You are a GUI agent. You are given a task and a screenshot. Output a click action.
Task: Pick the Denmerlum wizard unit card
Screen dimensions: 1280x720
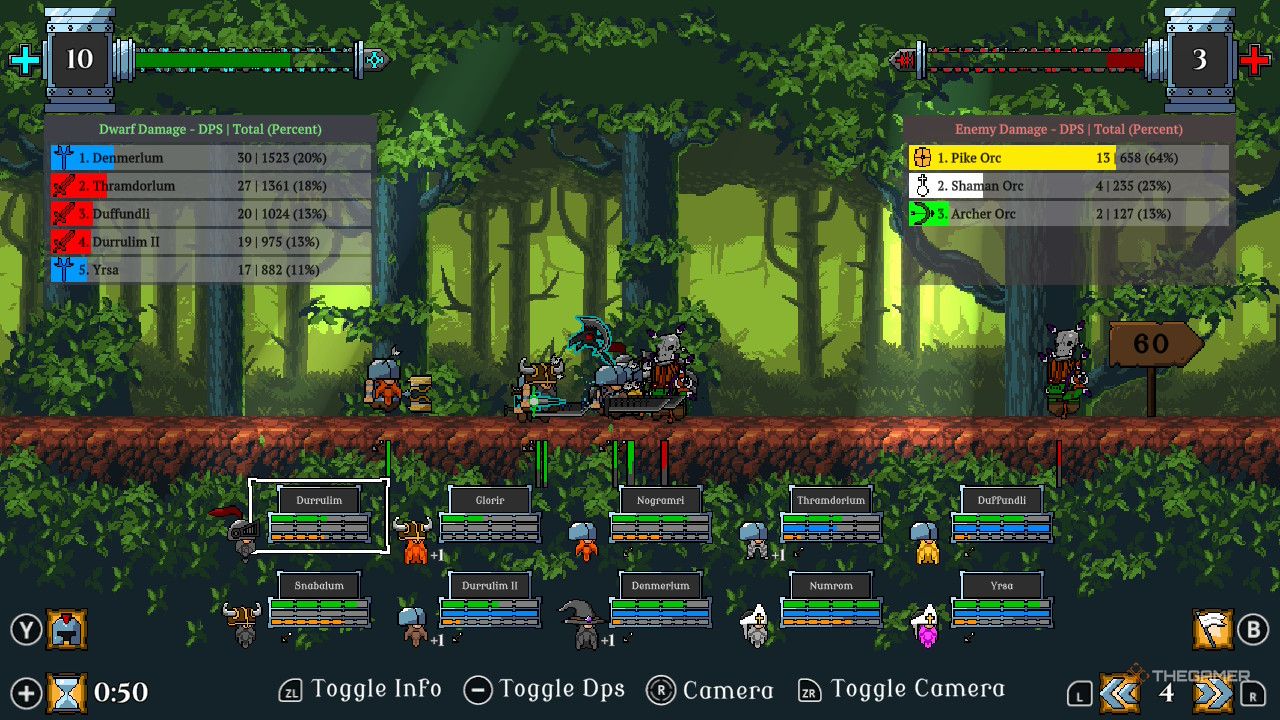click(660, 600)
